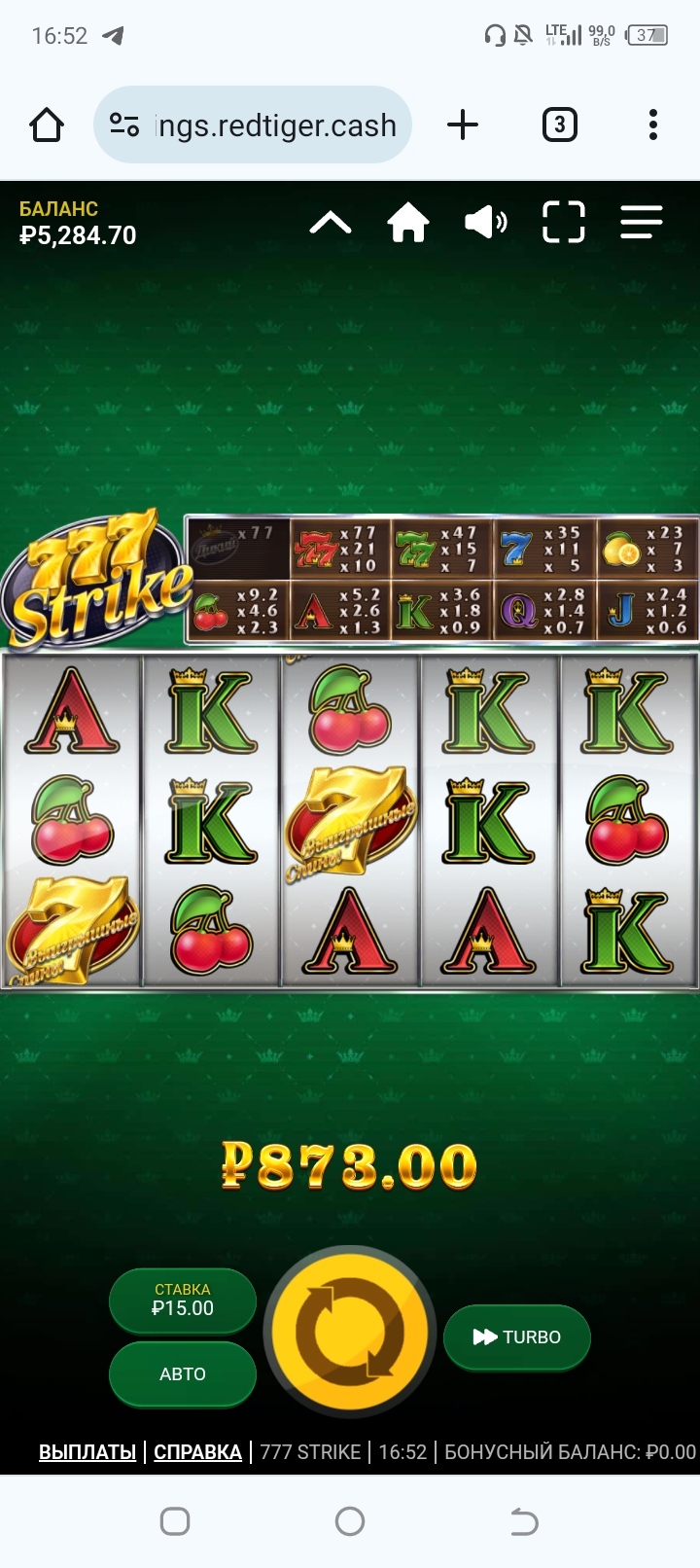
Task: Toggle the game sound speaker
Action: pos(485,223)
